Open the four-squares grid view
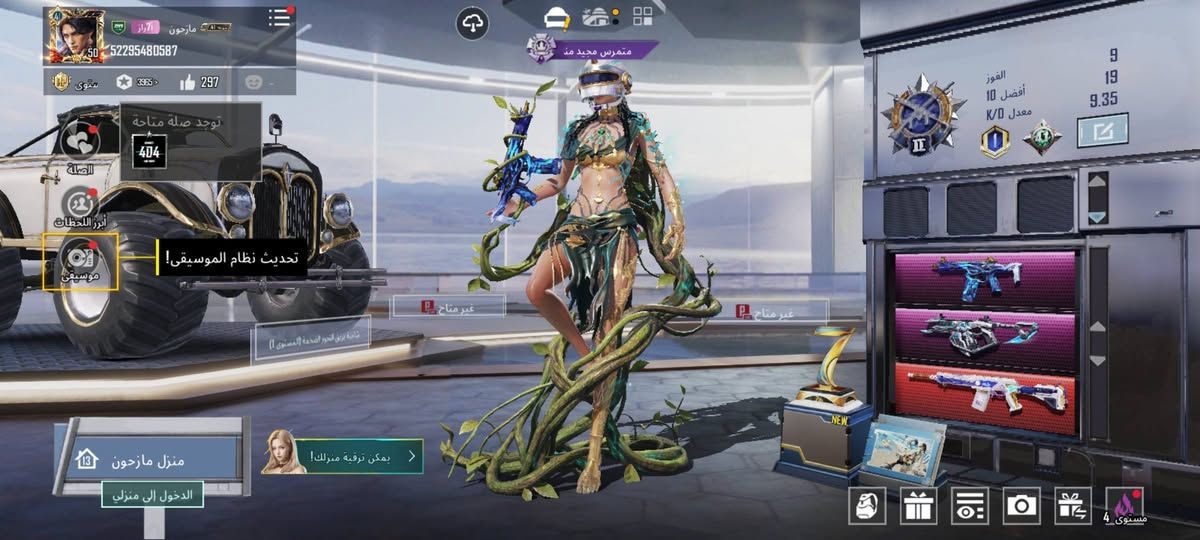This screenshot has width=1200, height=540. tap(643, 16)
